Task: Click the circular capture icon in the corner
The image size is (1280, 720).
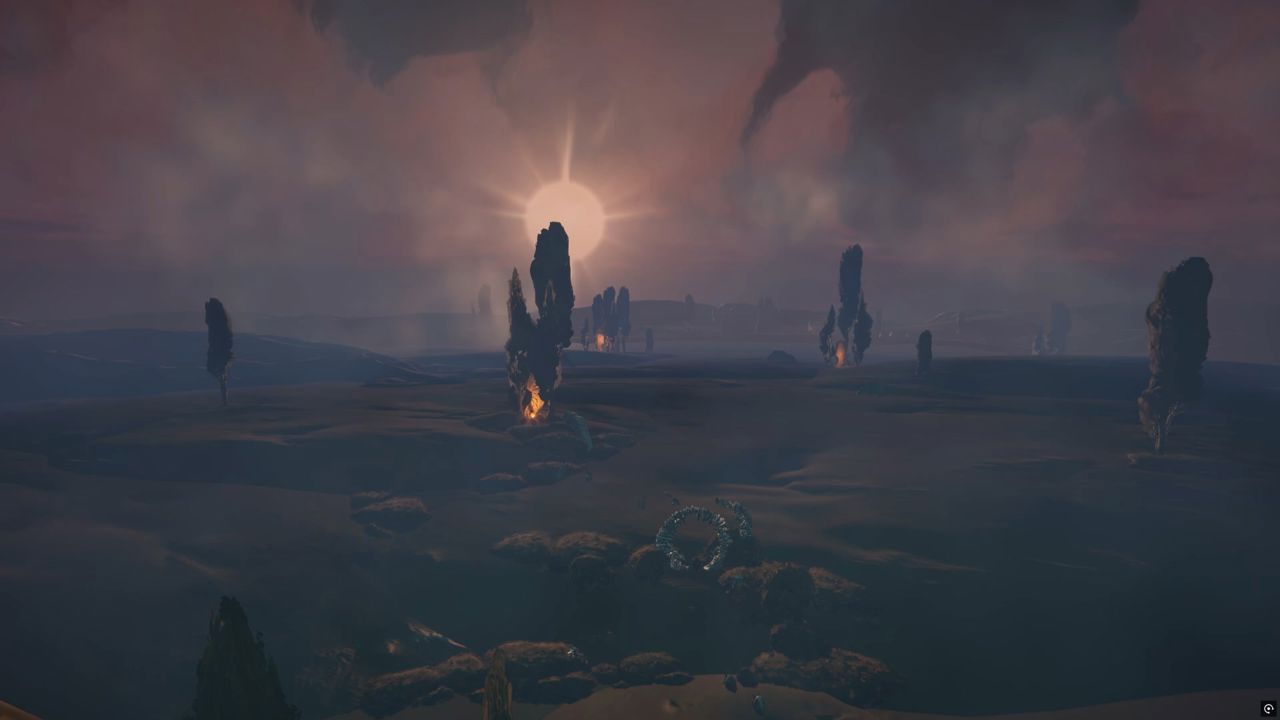Action: (1268, 709)
